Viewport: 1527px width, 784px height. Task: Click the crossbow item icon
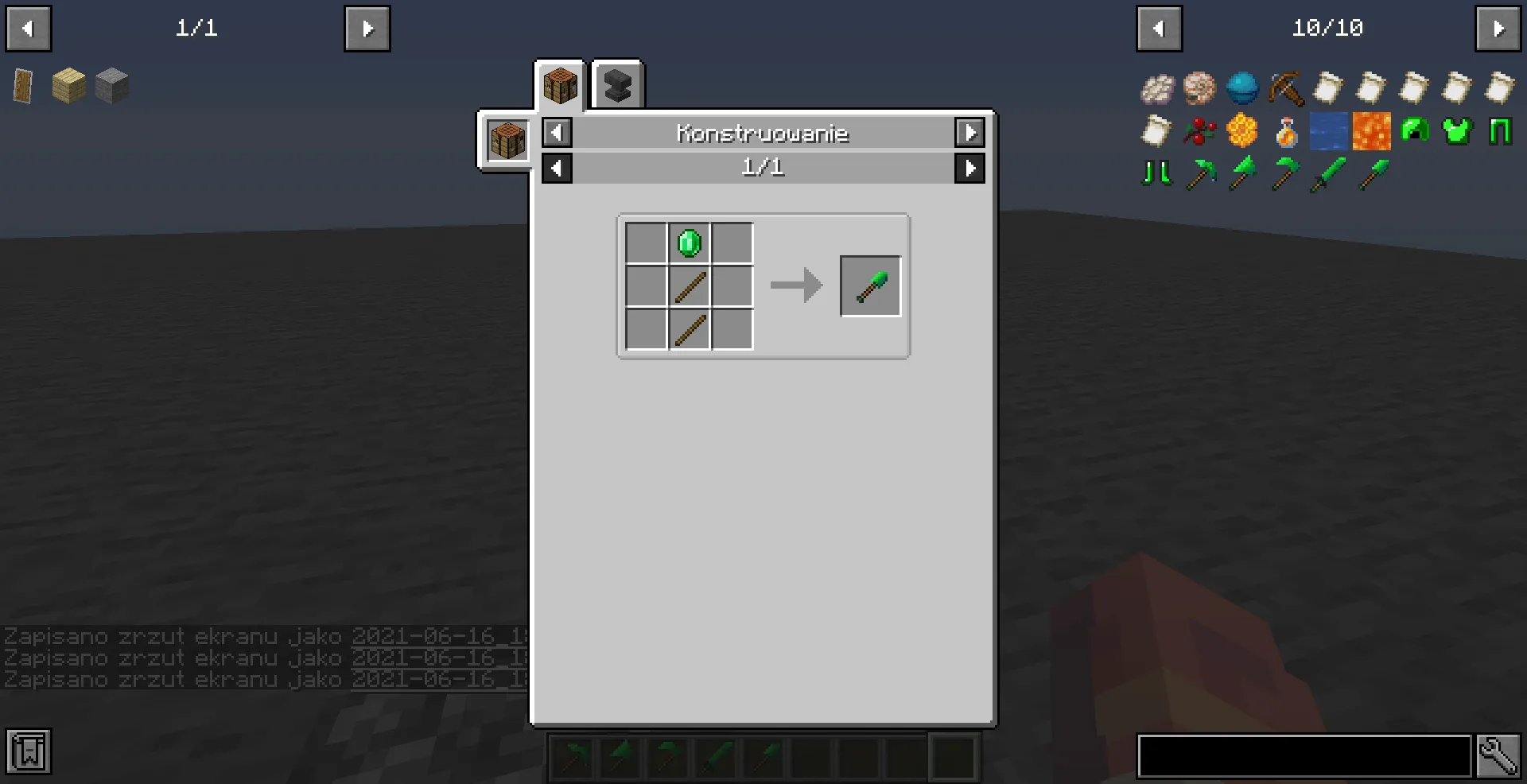click(x=1286, y=88)
